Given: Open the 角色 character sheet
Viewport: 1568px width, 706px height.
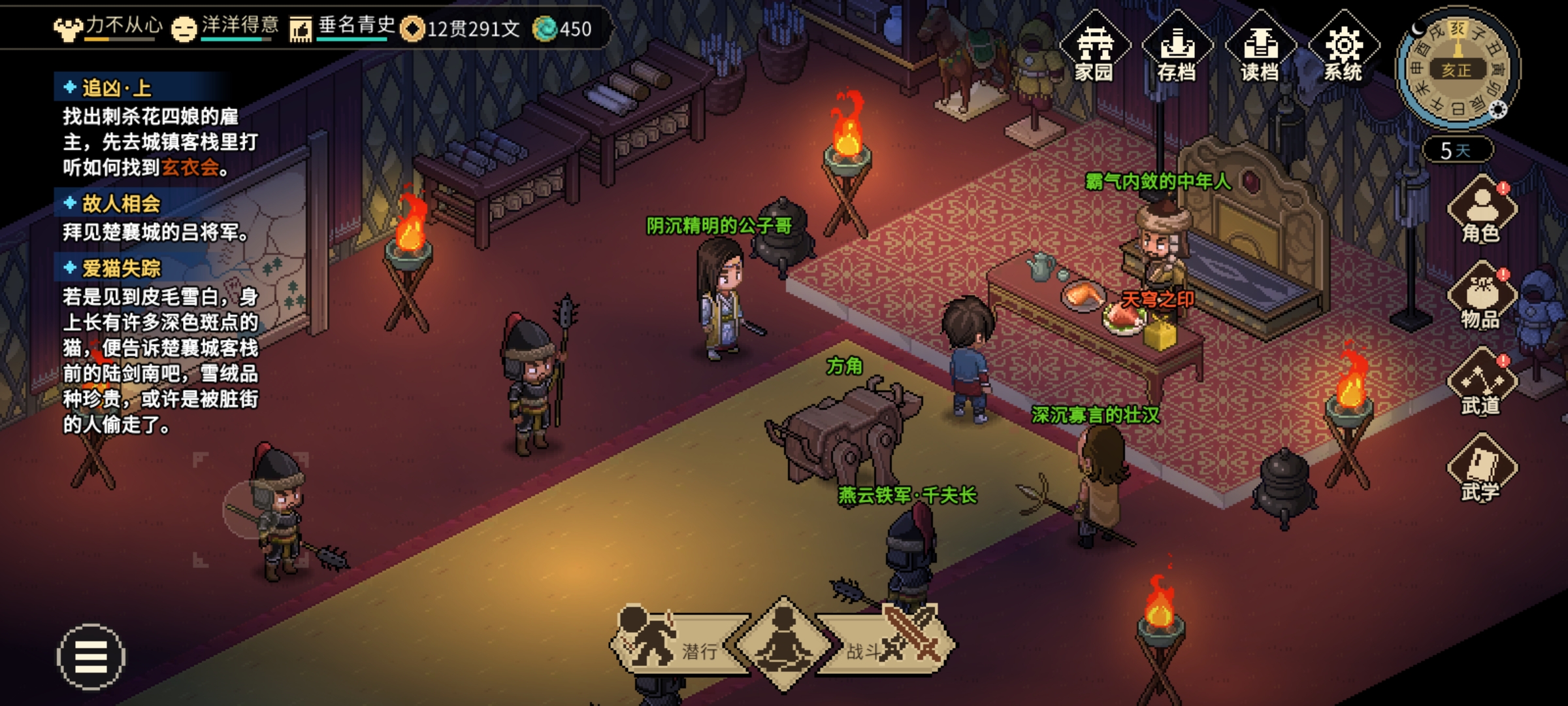Looking at the screenshot, I should (1482, 210).
